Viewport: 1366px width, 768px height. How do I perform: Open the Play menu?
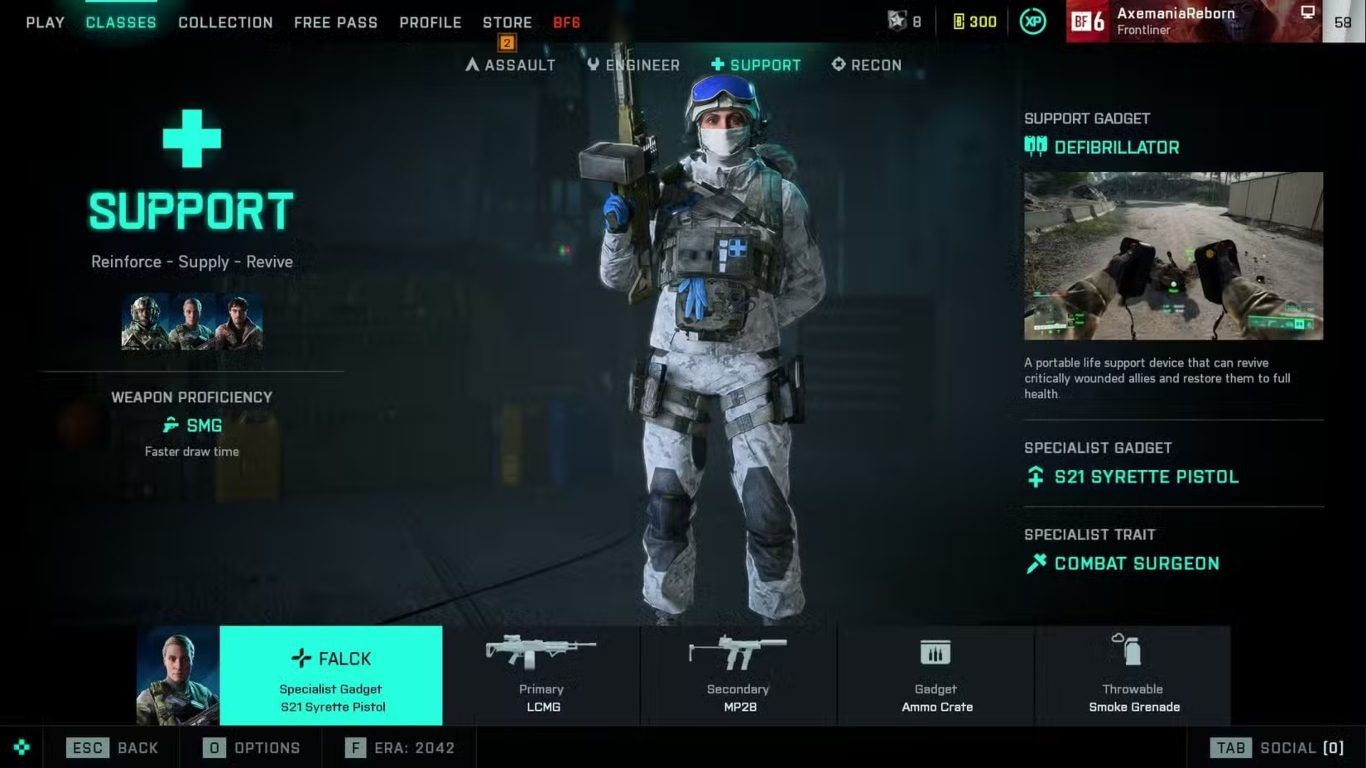coord(45,22)
